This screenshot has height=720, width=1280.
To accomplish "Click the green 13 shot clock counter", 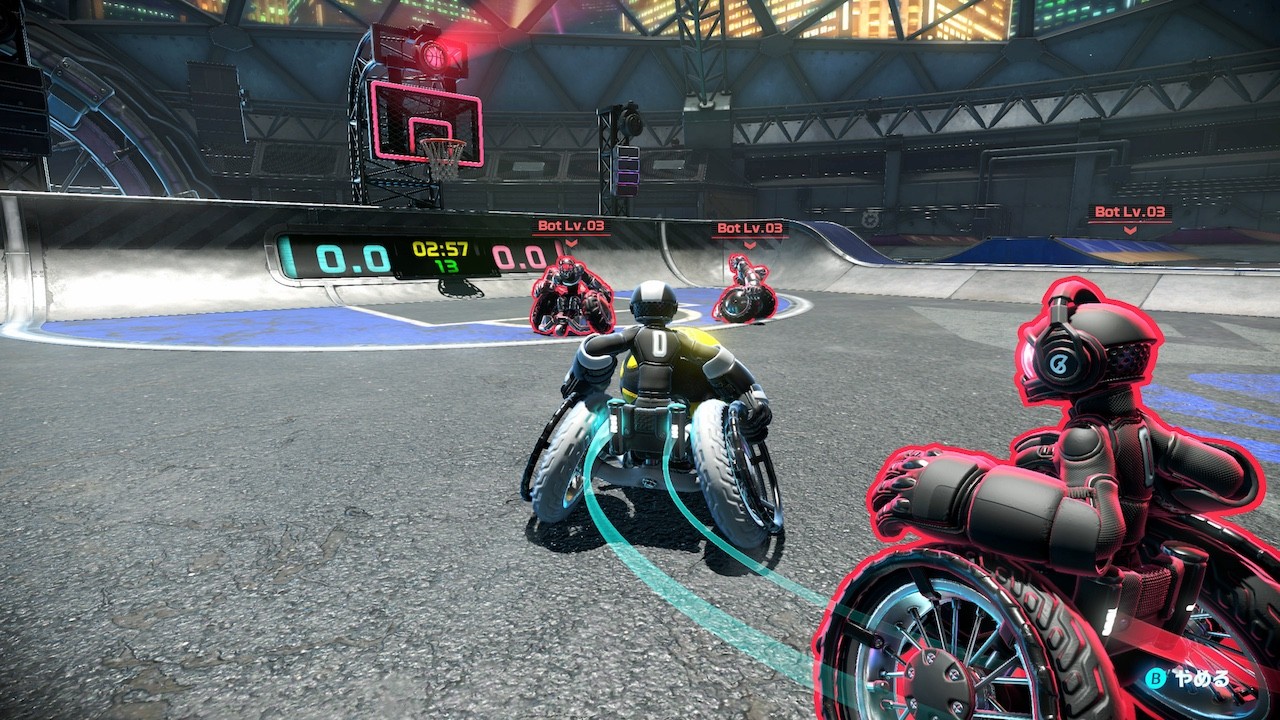I will coord(447,266).
